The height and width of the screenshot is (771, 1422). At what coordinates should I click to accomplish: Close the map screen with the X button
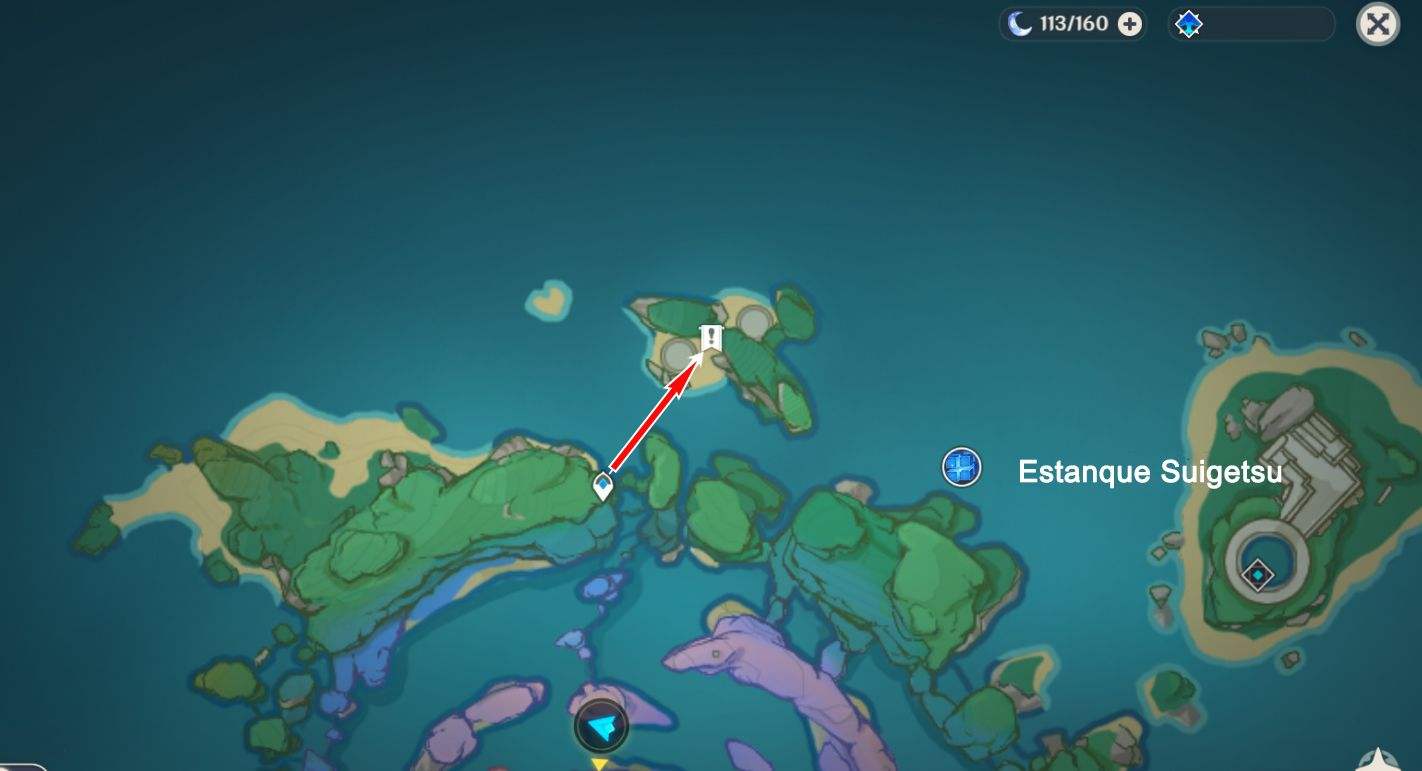pos(1377,25)
